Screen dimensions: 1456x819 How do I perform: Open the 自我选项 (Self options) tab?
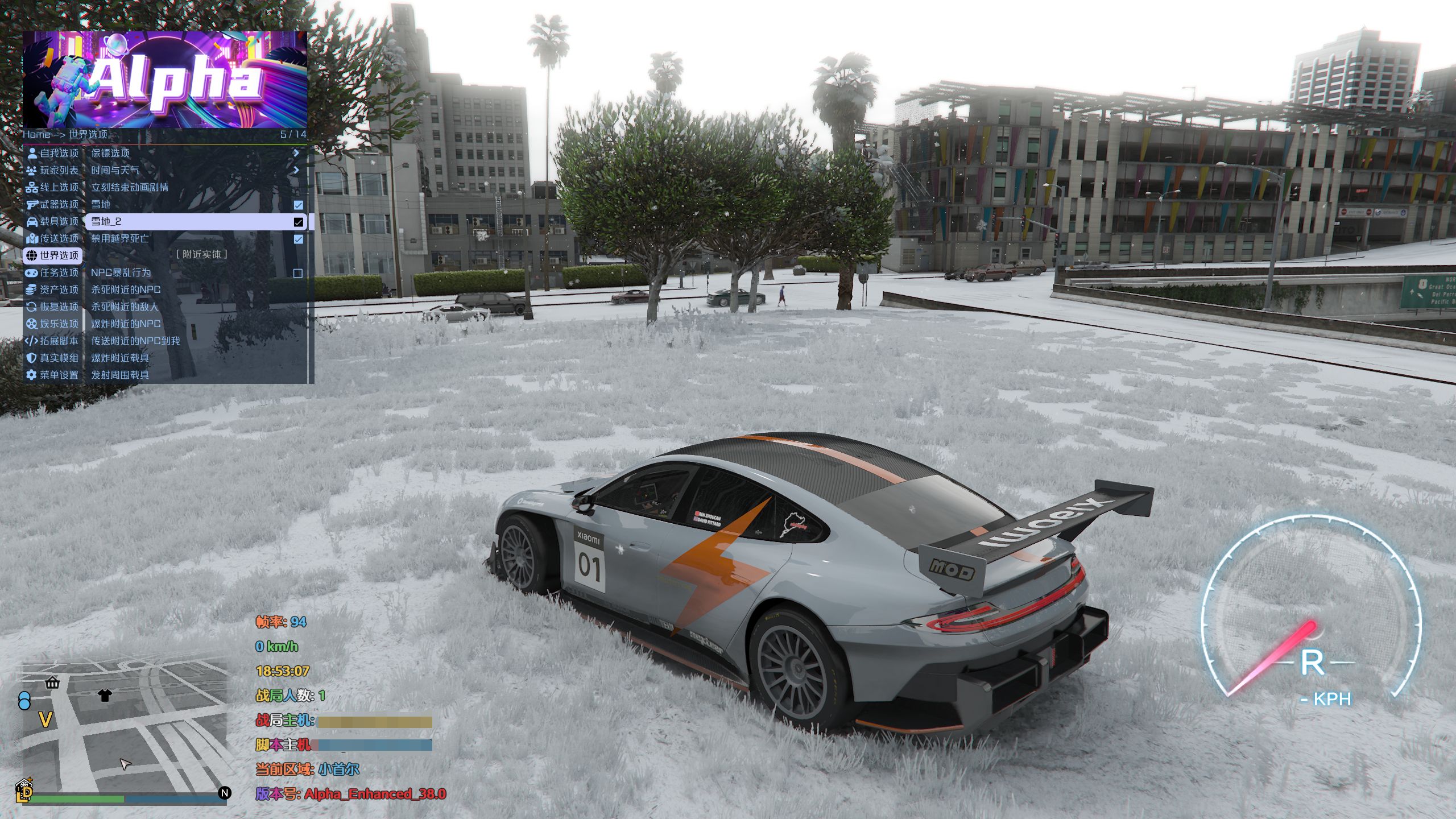pyautogui.click(x=53, y=154)
